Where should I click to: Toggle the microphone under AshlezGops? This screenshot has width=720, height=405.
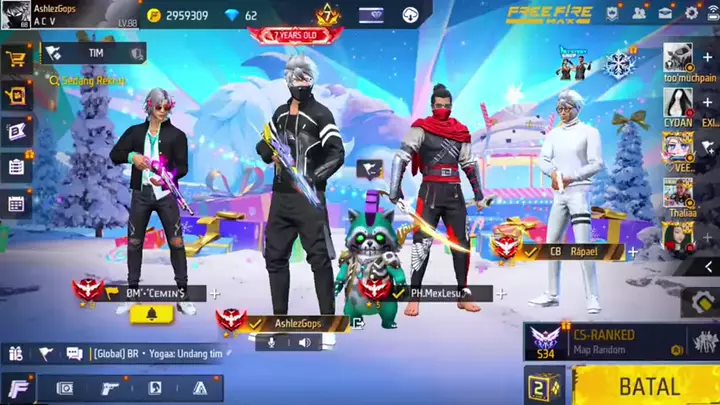tap(269, 342)
